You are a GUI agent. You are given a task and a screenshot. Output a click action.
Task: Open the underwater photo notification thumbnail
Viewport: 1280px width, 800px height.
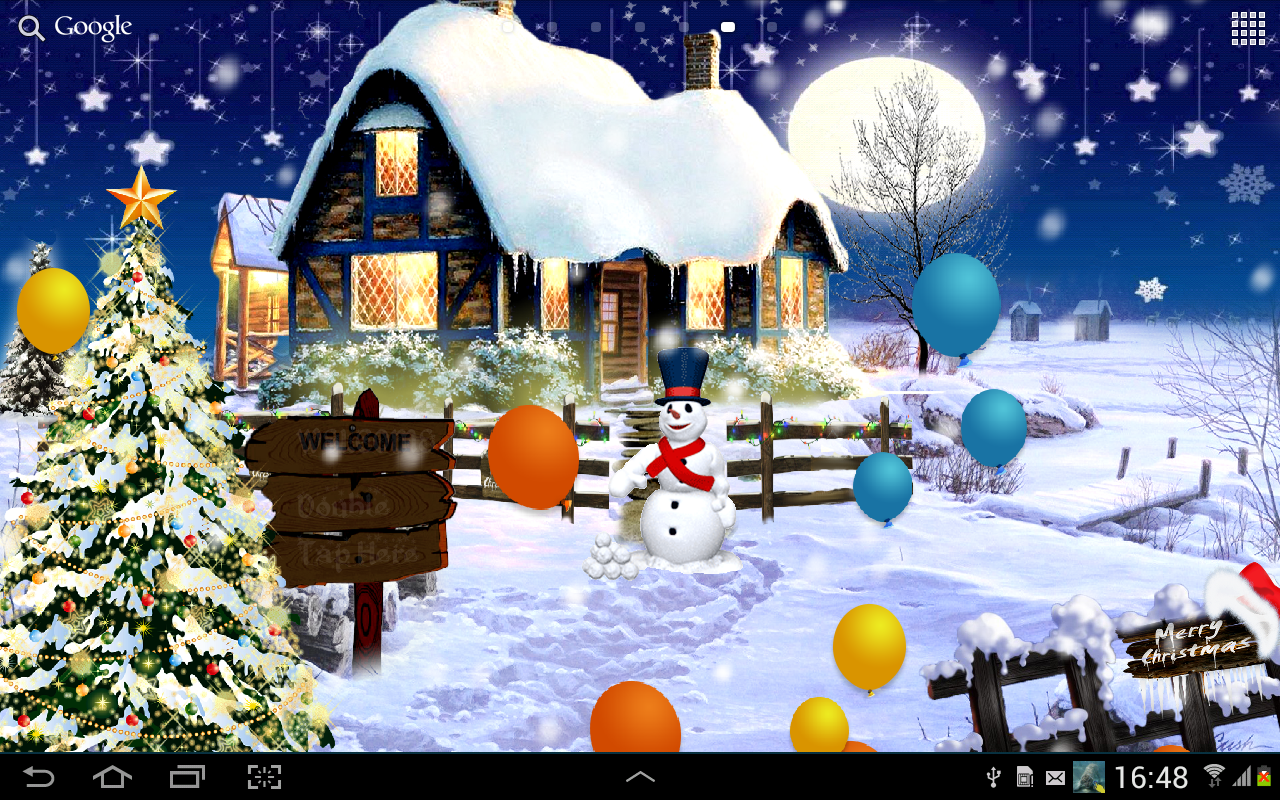[1090, 779]
